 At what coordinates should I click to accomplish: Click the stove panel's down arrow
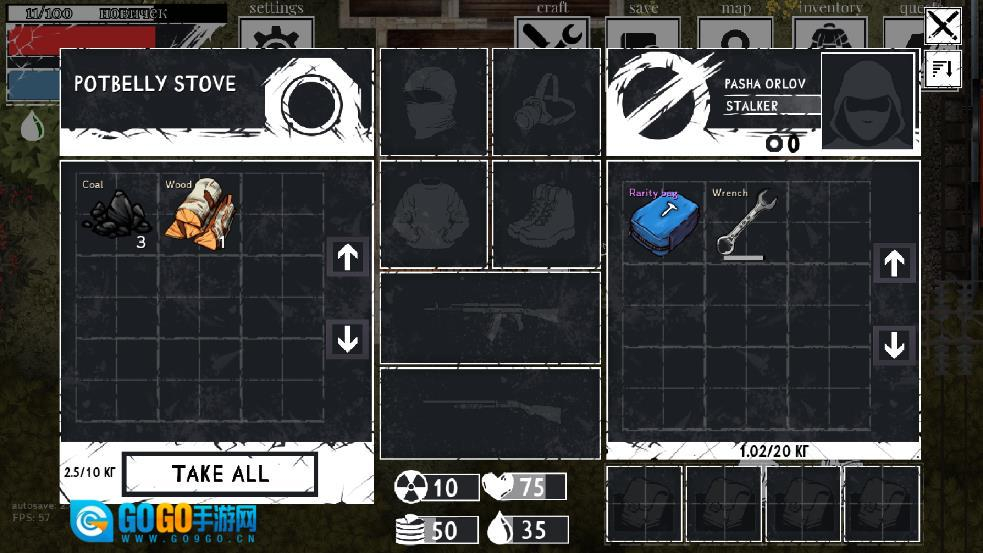347,340
